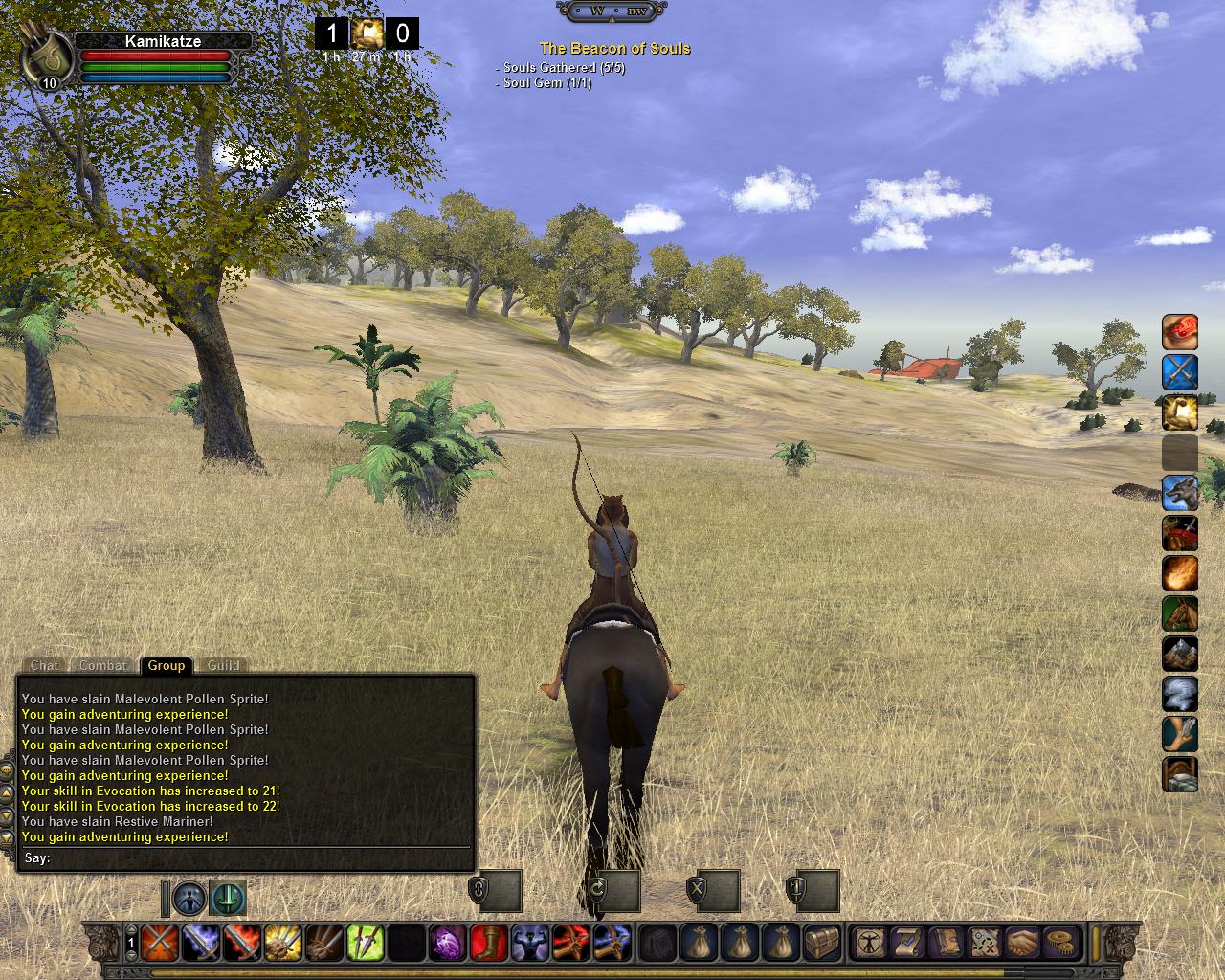Select the Kamikatze player portrait
This screenshot has height=980, width=1225.
47,57
